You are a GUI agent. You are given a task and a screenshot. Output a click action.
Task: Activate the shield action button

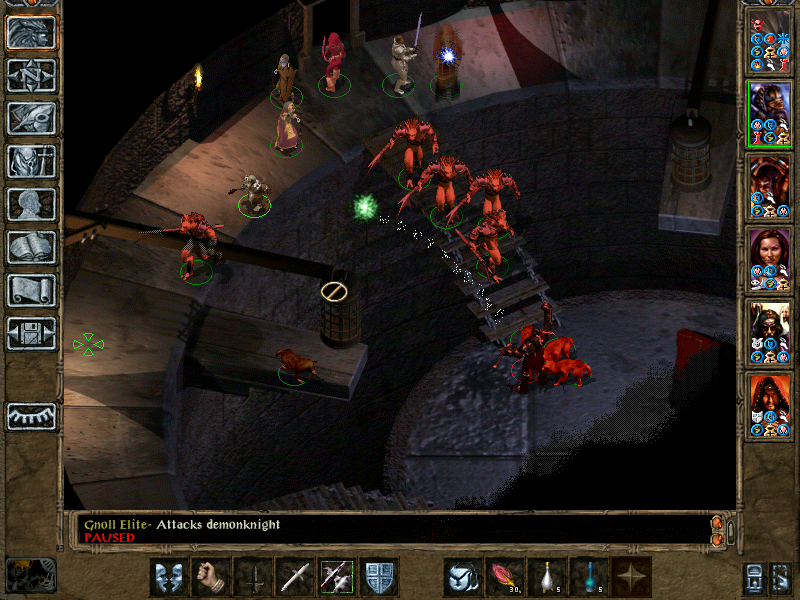[379, 577]
